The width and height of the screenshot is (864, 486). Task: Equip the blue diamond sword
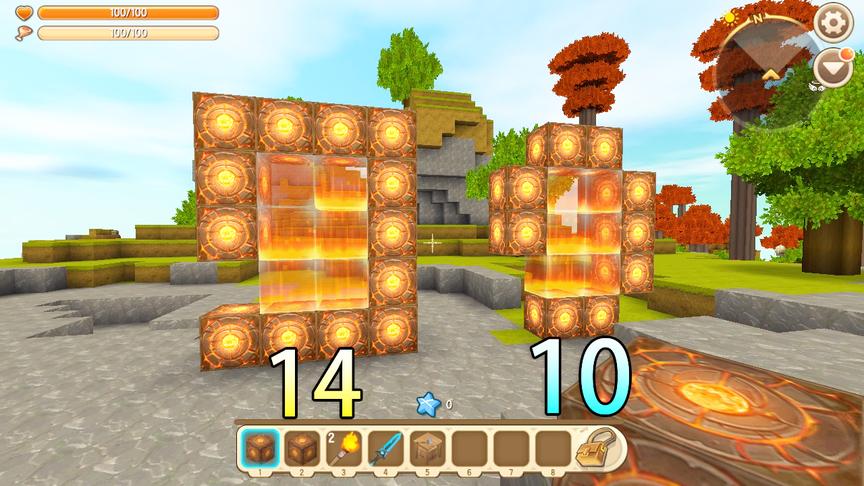385,448
